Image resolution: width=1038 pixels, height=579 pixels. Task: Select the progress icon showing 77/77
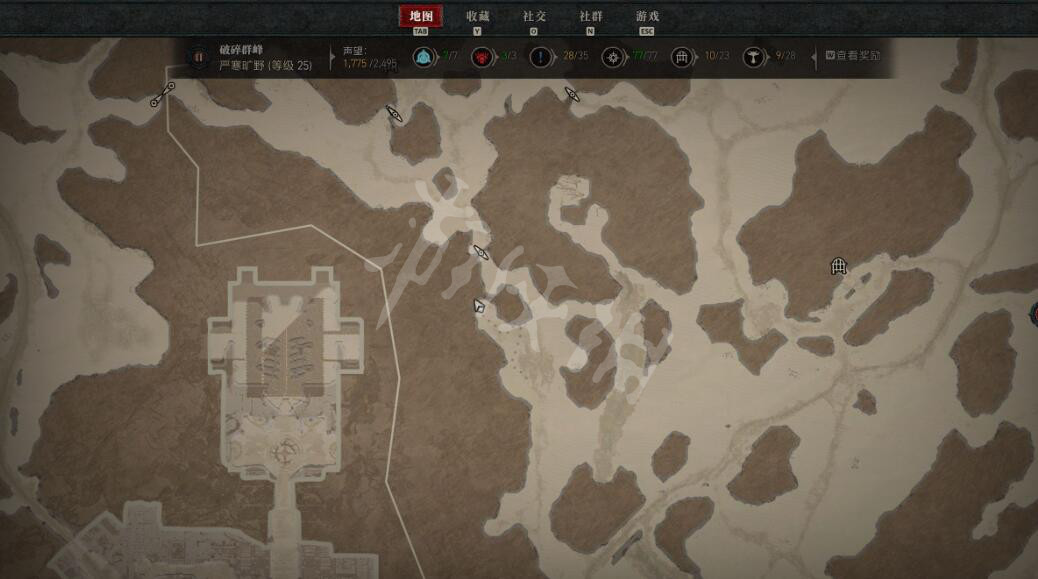[x=613, y=57]
